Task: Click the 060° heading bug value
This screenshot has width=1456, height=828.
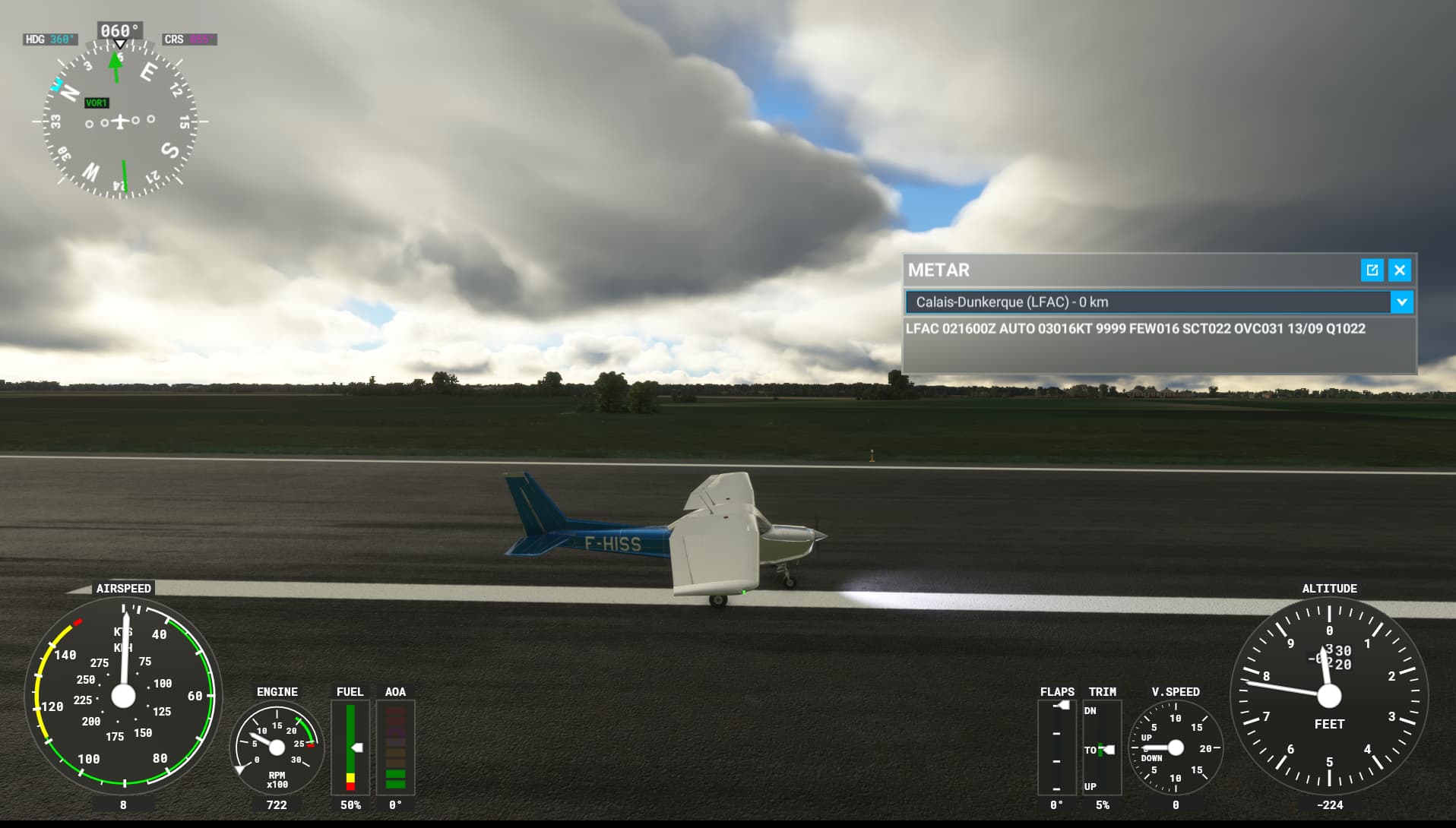Action: tap(119, 29)
